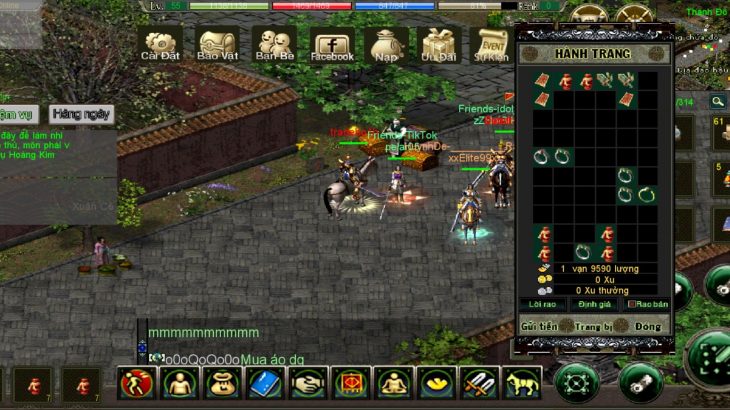The width and height of the screenshot is (730, 410).
Task: Select the crossed swords icon in the bottom bar
Action: coord(478,383)
